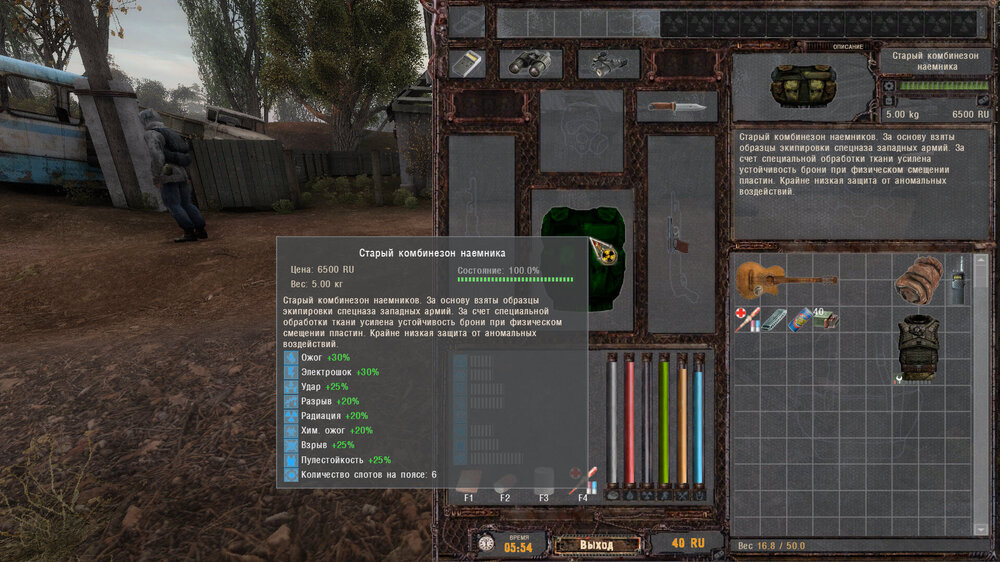The height and width of the screenshot is (562, 1000).
Task: Pick the medical syringe kit in the backpack
Action: tap(746, 319)
